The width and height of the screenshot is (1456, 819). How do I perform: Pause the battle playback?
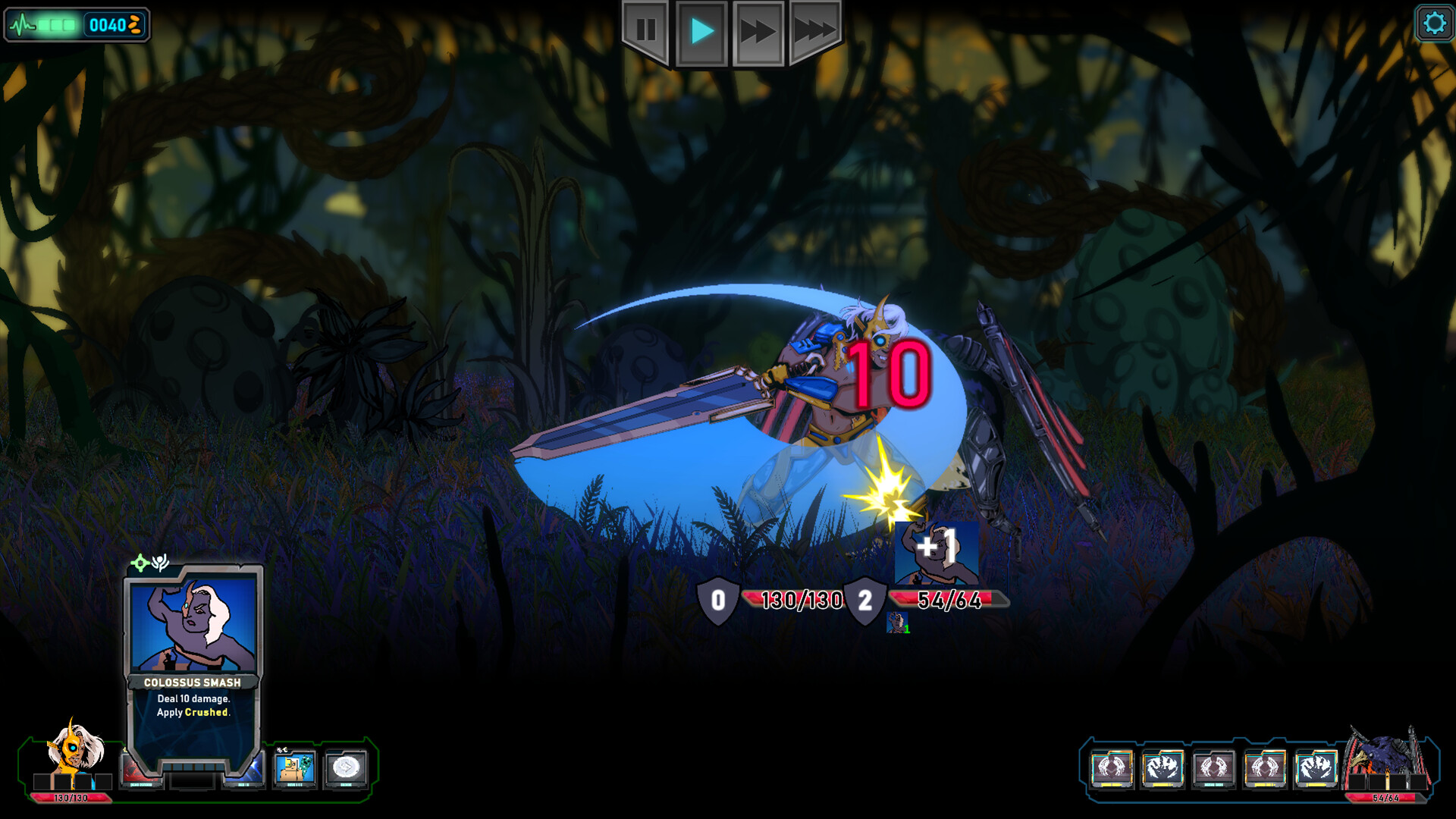coord(645,31)
